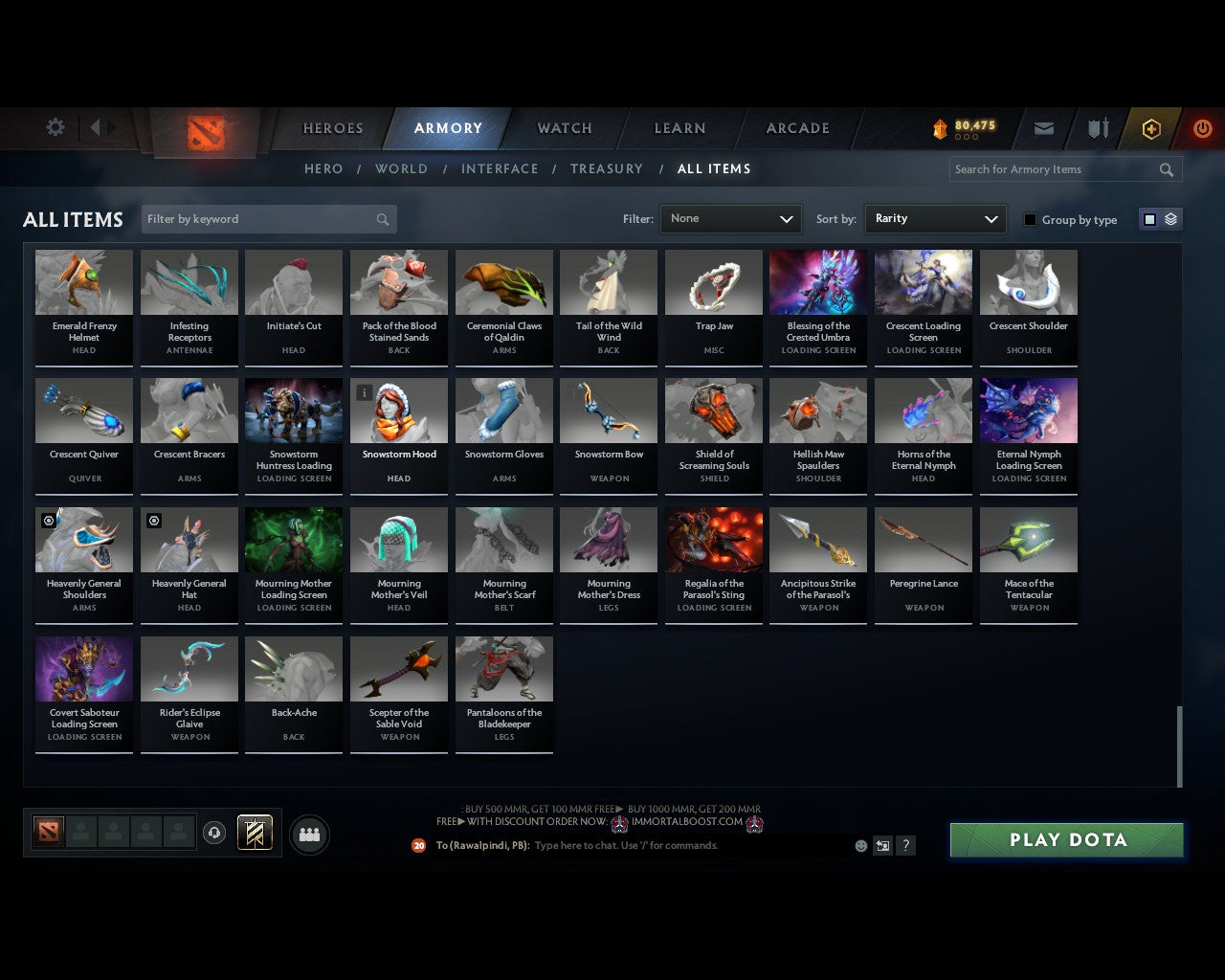The image size is (1225, 980).
Task: Open the mail notifications icon
Action: [x=1043, y=128]
